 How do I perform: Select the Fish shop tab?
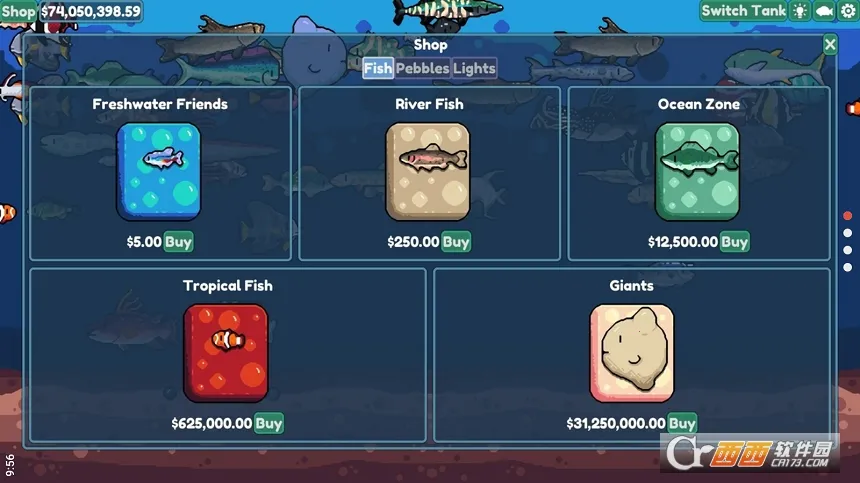pyautogui.click(x=378, y=68)
